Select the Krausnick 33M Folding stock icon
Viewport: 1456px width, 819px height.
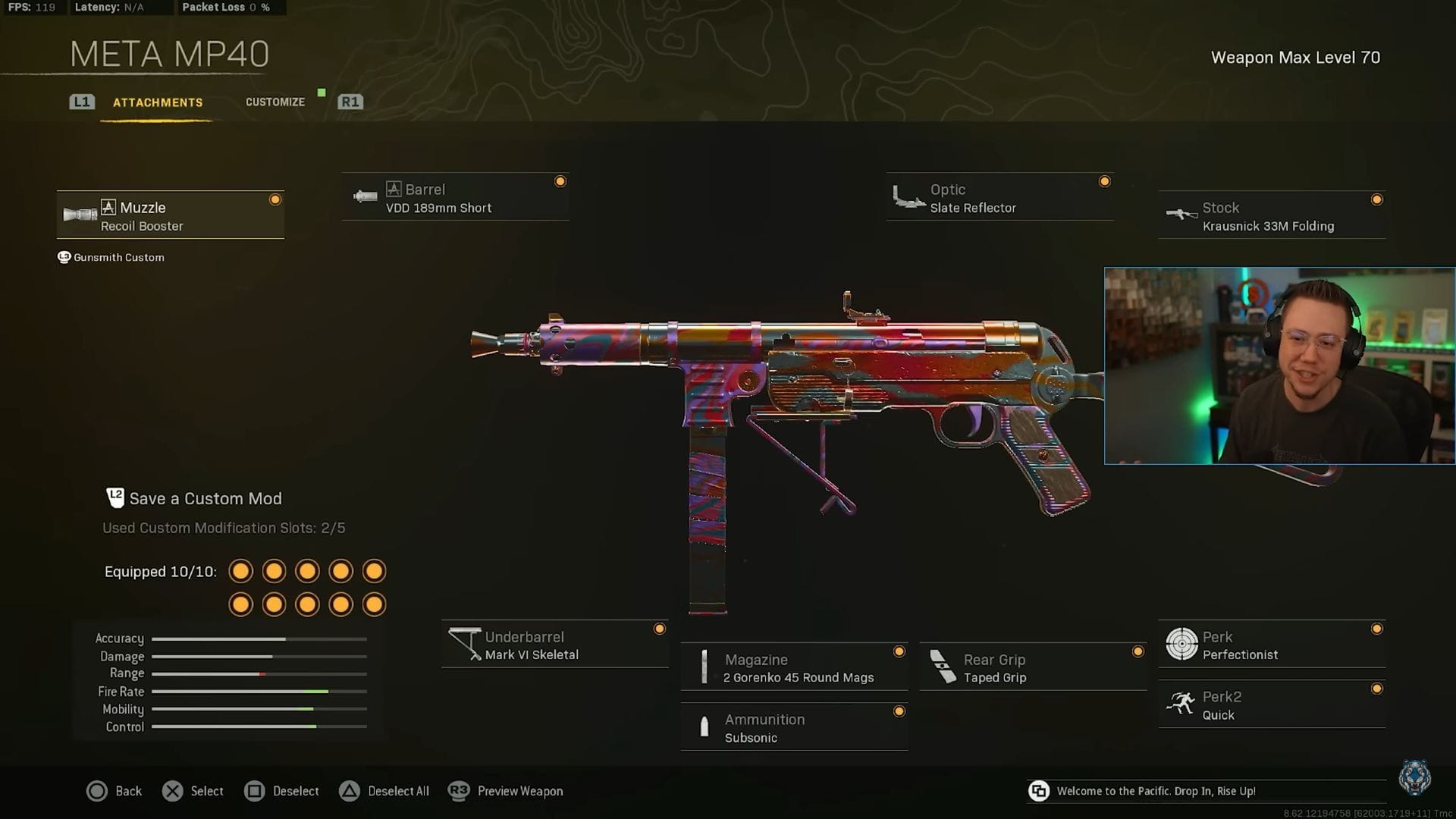click(x=1181, y=215)
